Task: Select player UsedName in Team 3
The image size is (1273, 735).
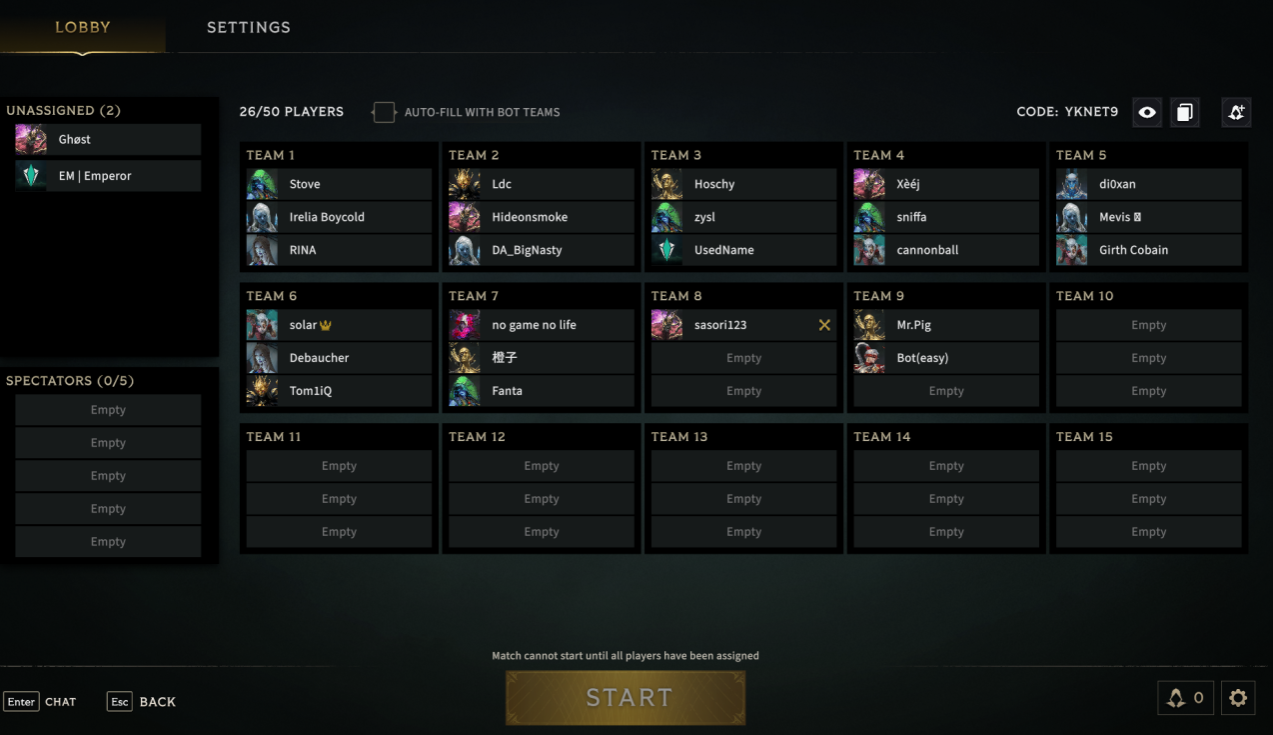Action: pyautogui.click(x=743, y=250)
